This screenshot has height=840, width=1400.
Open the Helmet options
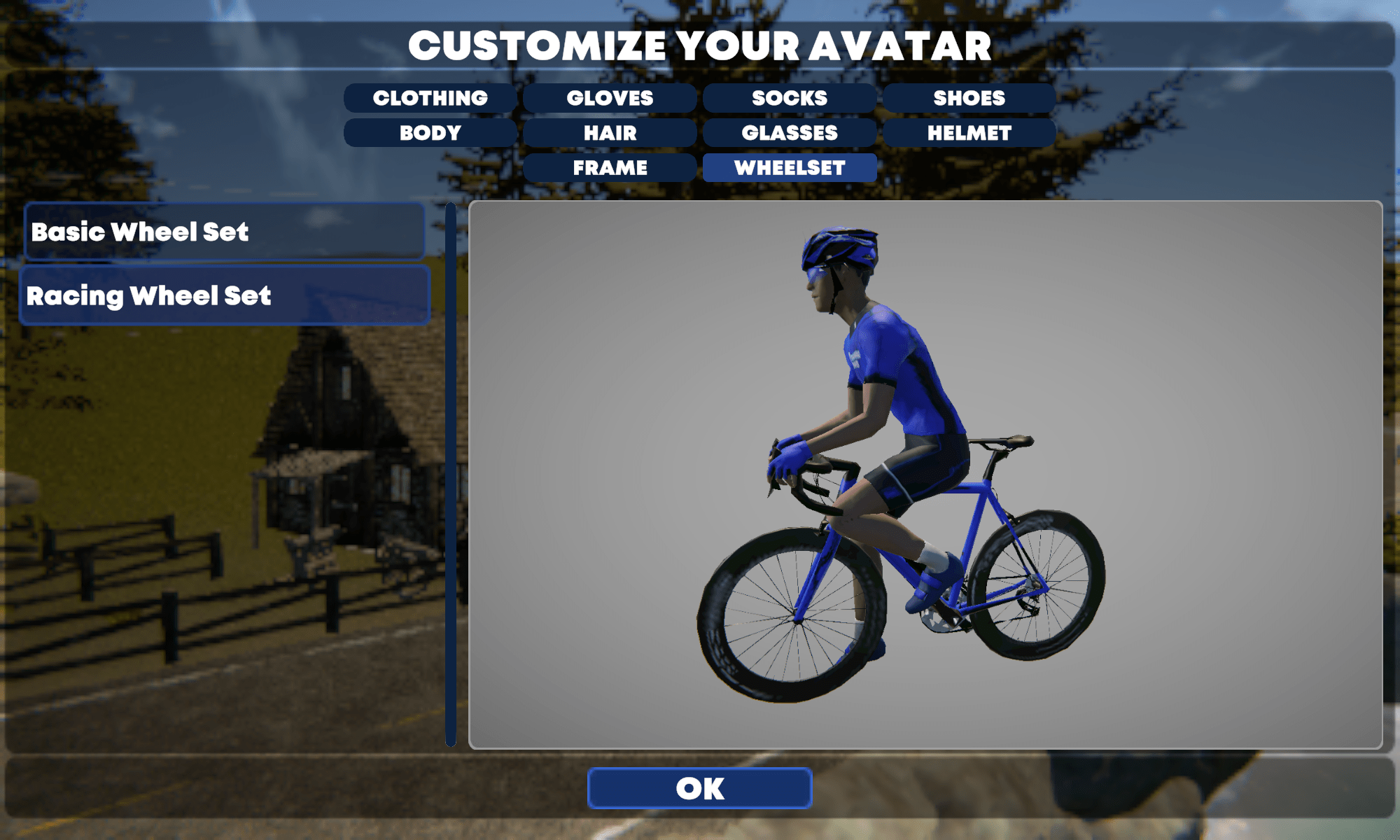coord(969,133)
